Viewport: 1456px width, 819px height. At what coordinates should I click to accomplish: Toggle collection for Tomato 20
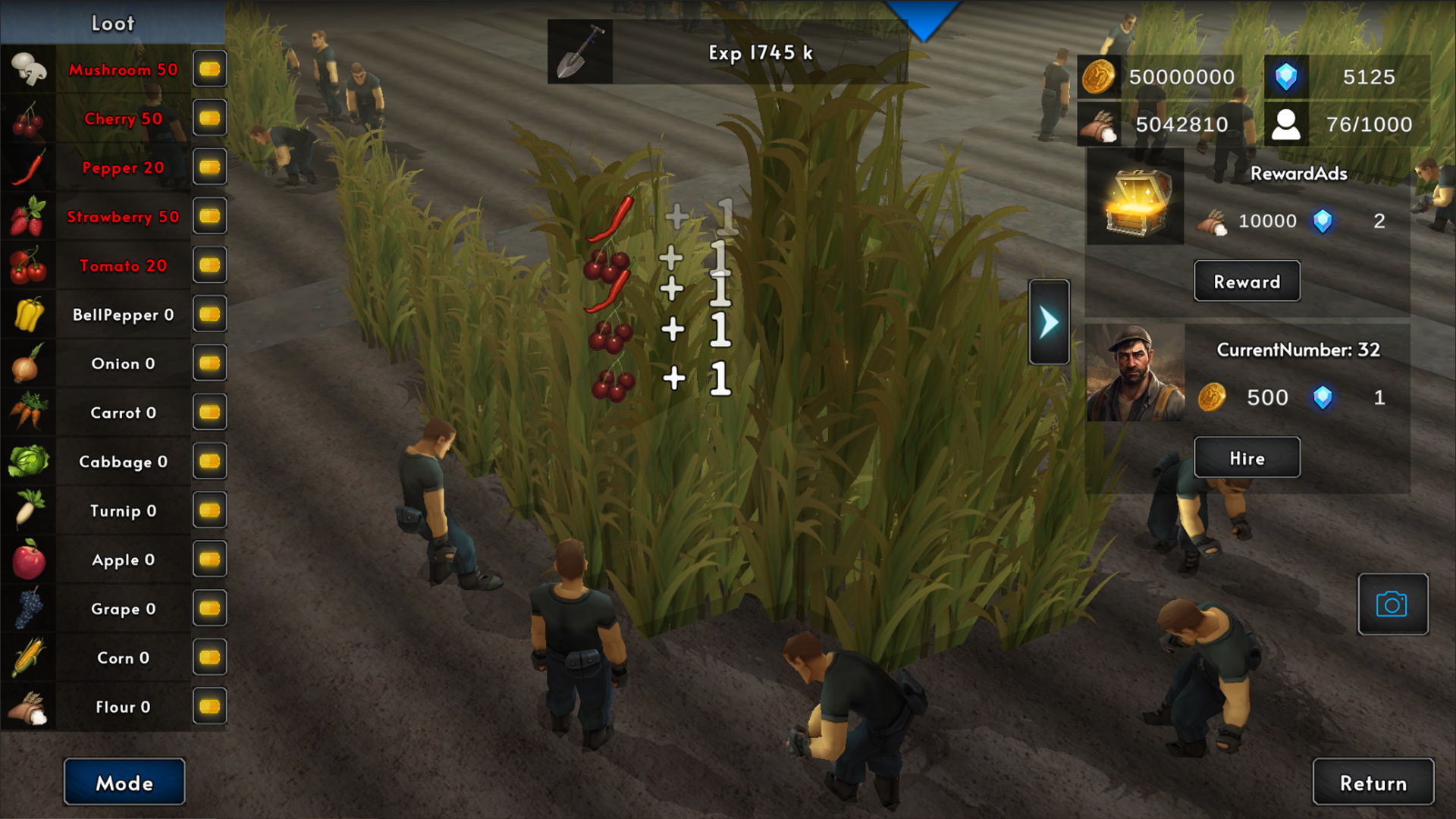(x=209, y=265)
